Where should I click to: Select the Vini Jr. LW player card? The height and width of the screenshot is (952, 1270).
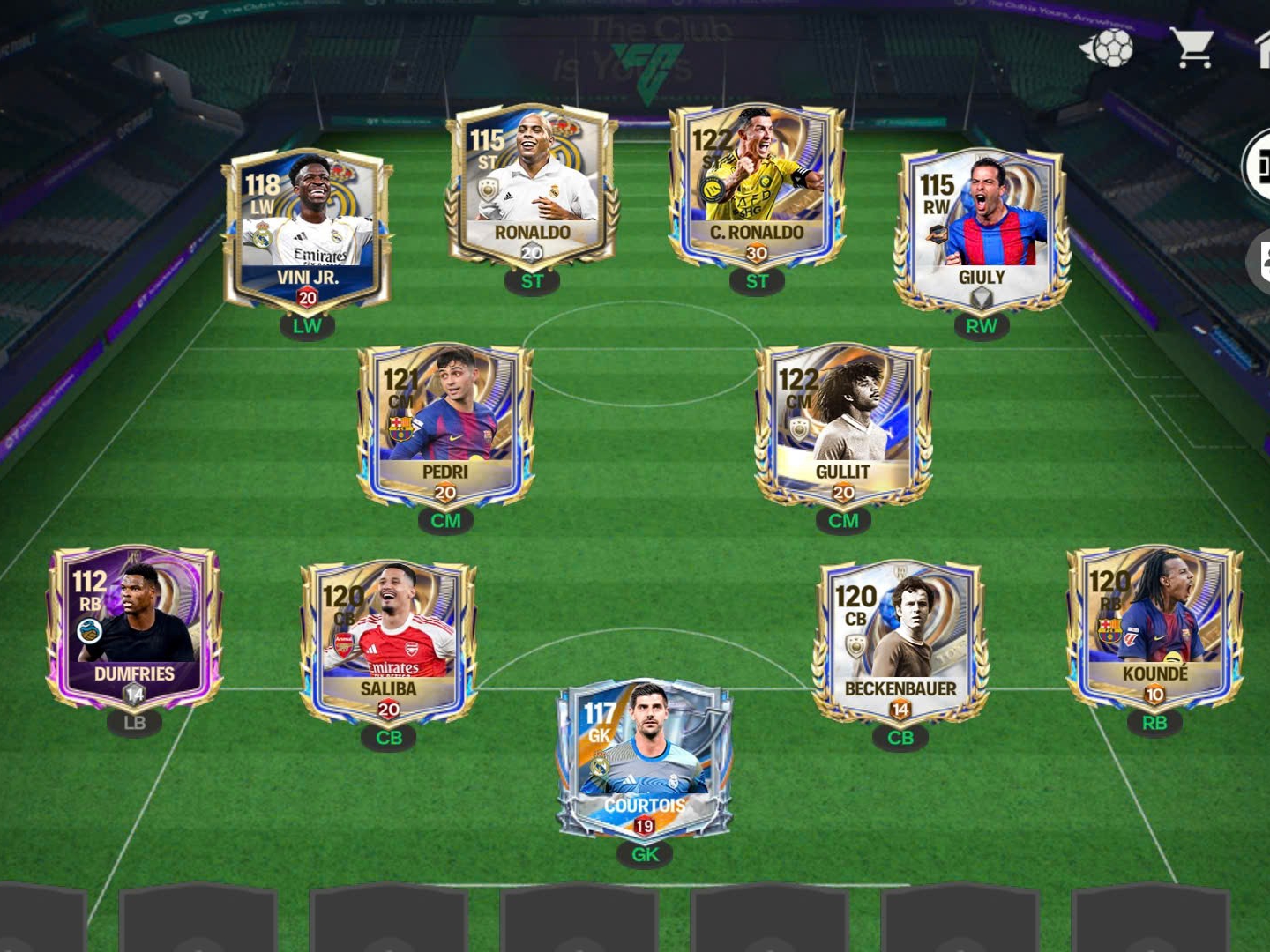point(306,231)
